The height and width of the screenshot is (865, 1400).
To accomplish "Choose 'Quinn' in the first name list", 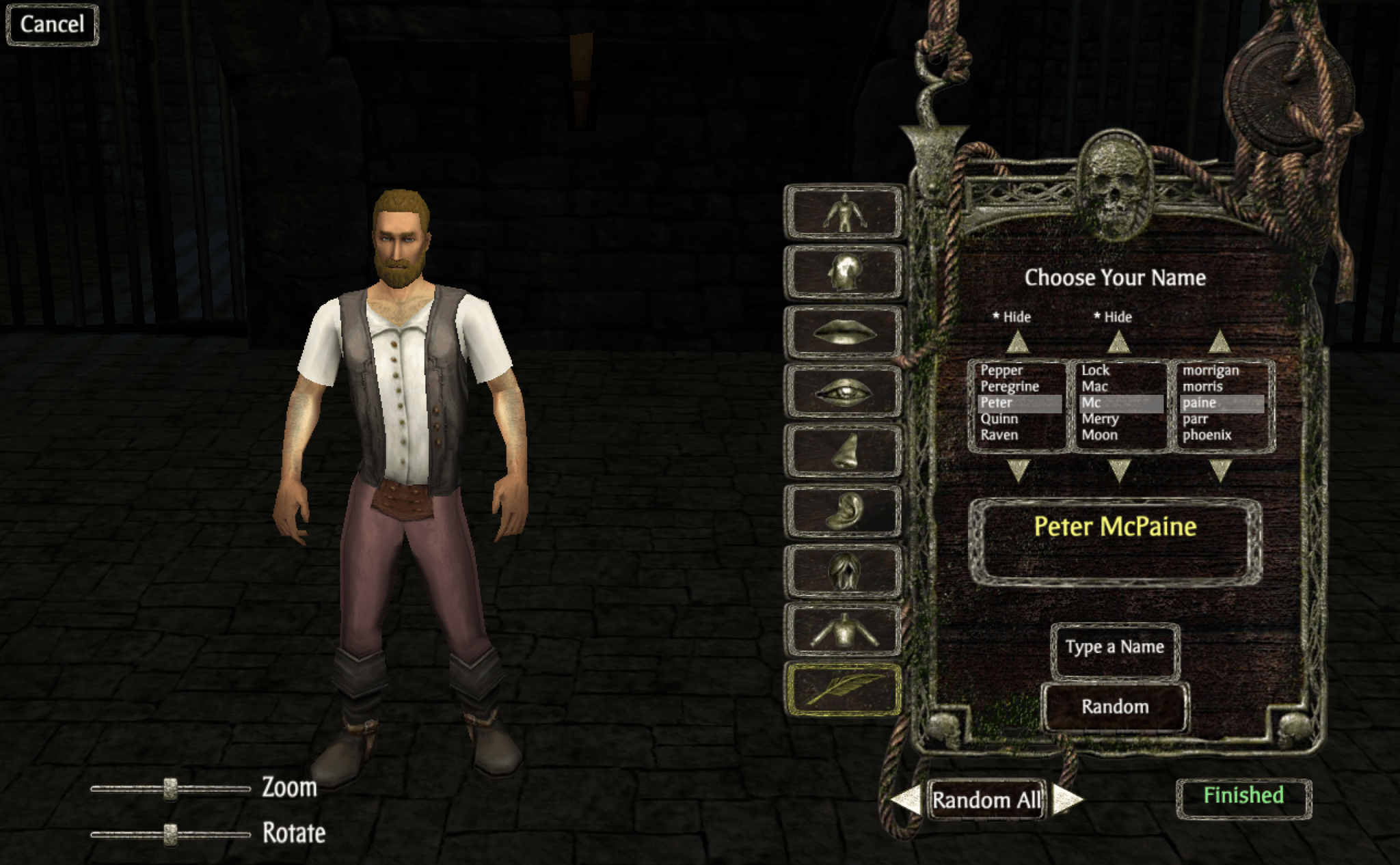I will click(x=999, y=419).
